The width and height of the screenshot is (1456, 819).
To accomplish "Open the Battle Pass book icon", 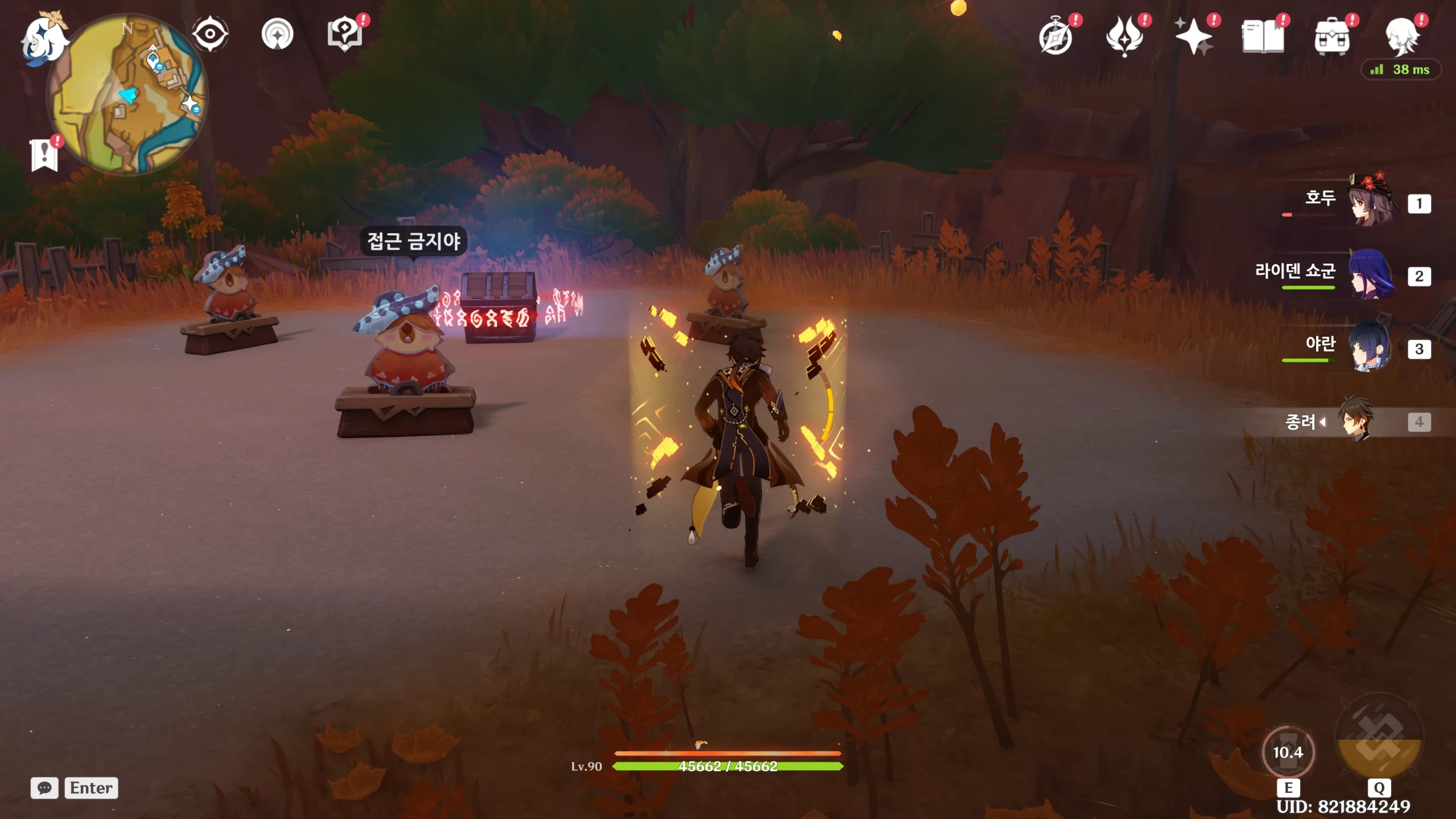I will [1263, 36].
